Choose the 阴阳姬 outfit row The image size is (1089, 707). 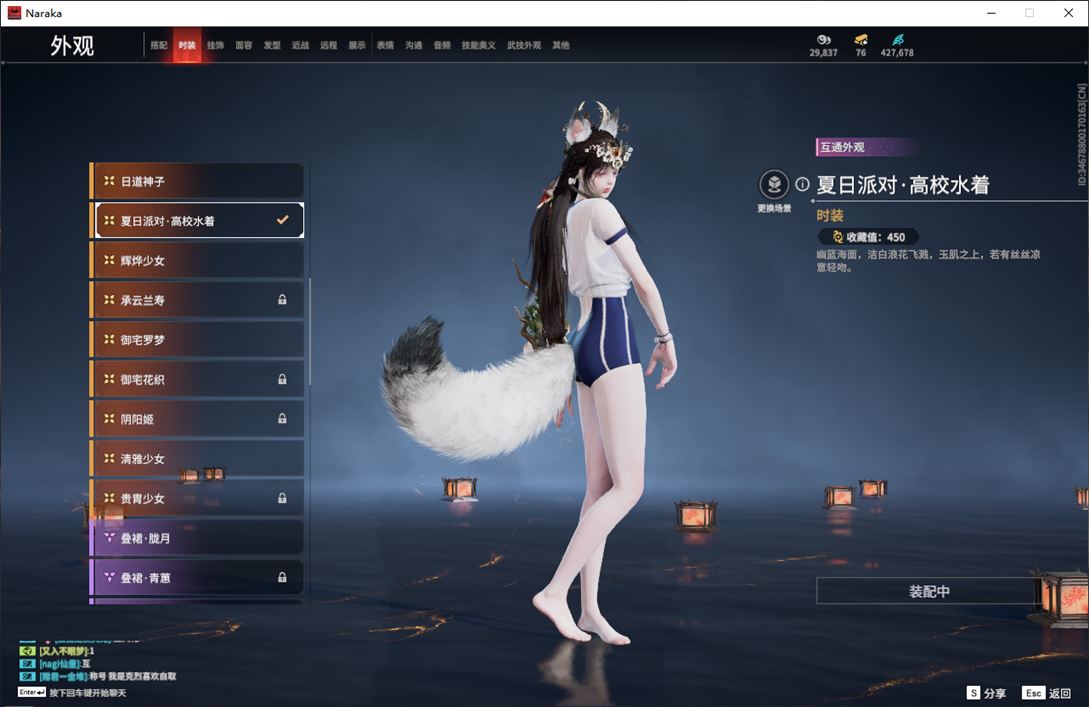click(198, 419)
